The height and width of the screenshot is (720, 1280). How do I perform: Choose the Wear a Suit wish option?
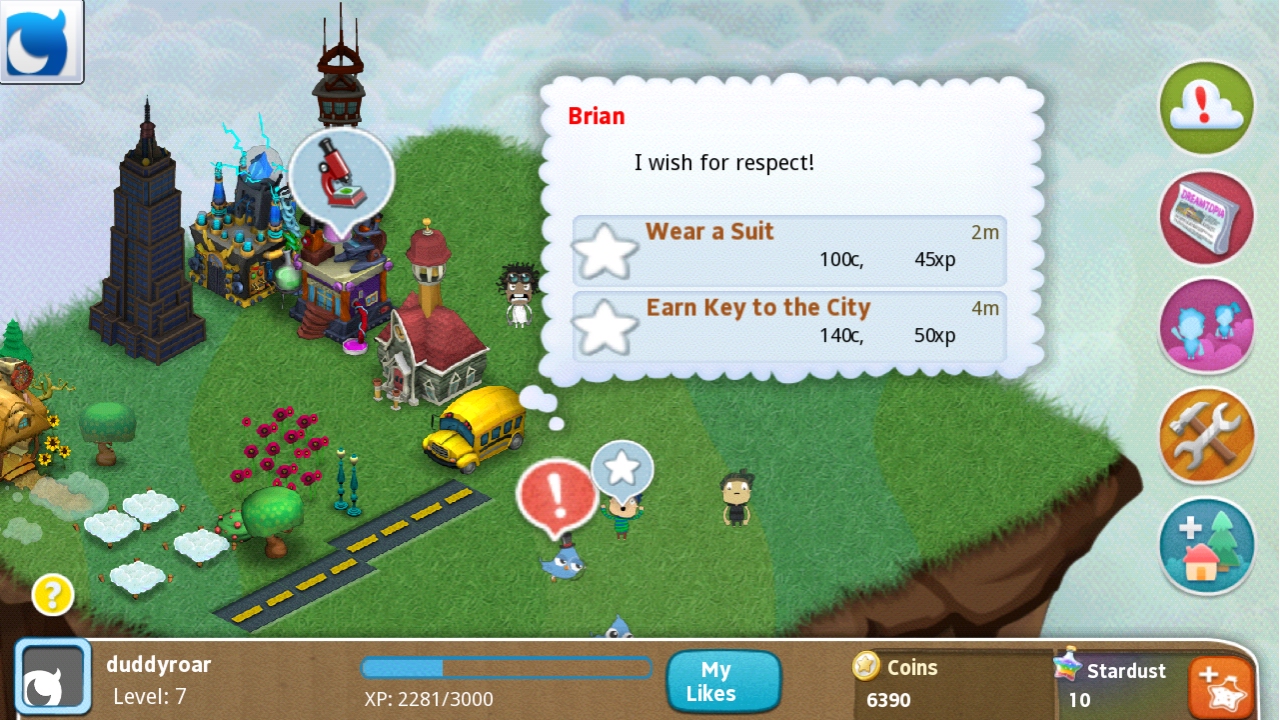pos(789,250)
